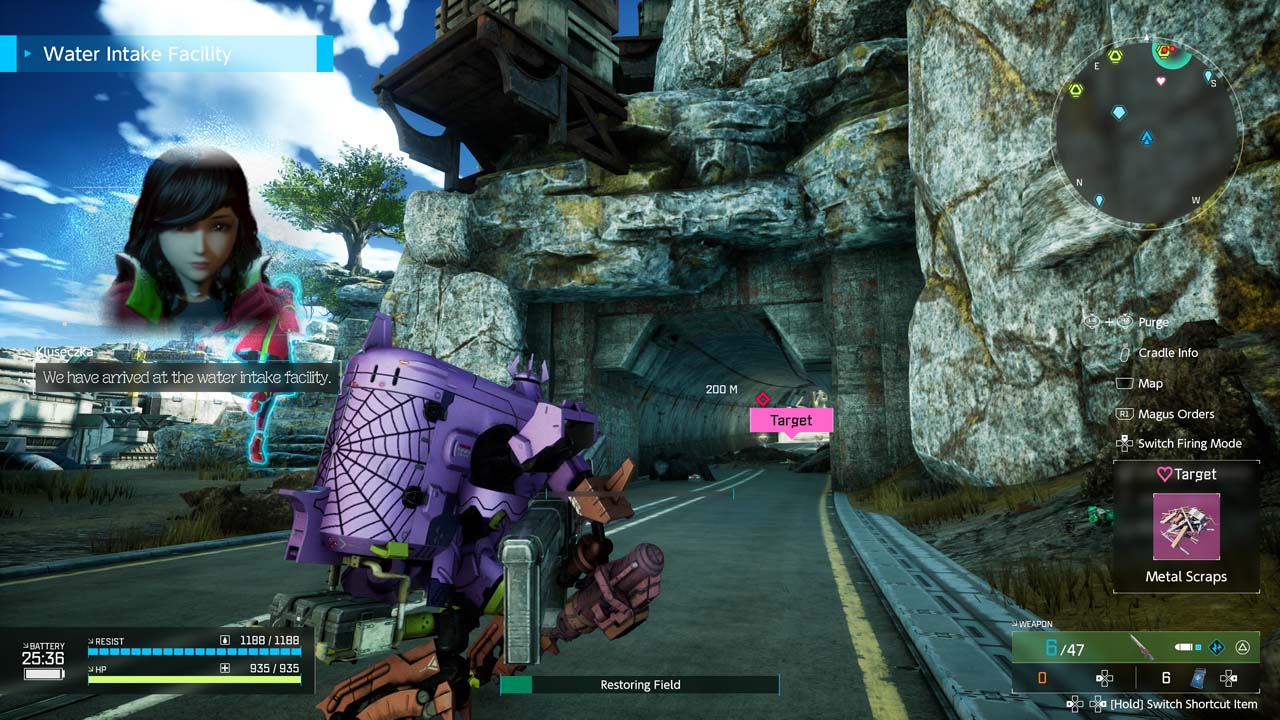Choose the blue shortcut item pack
Screen dimensions: 1280x720
click(1199, 678)
